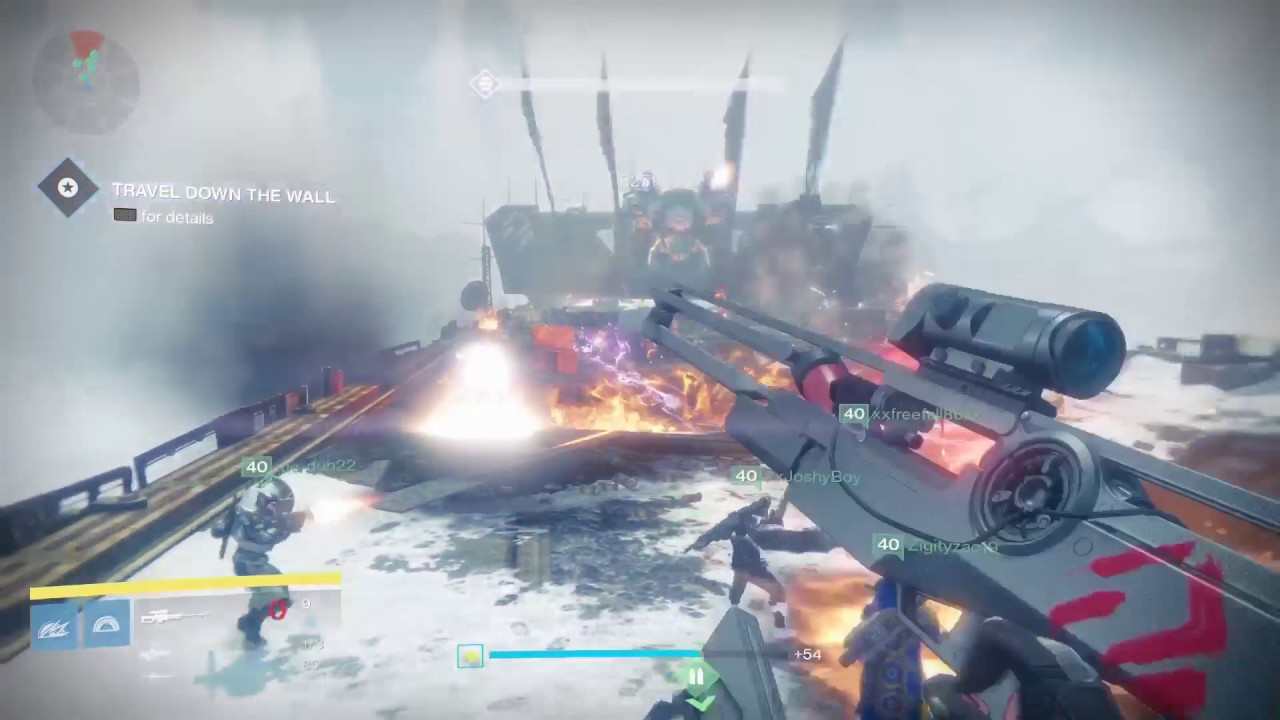The image size is (1280, 720).
Task: Select the xxJoshyBoy player nameplate
Action: [797, 477]
